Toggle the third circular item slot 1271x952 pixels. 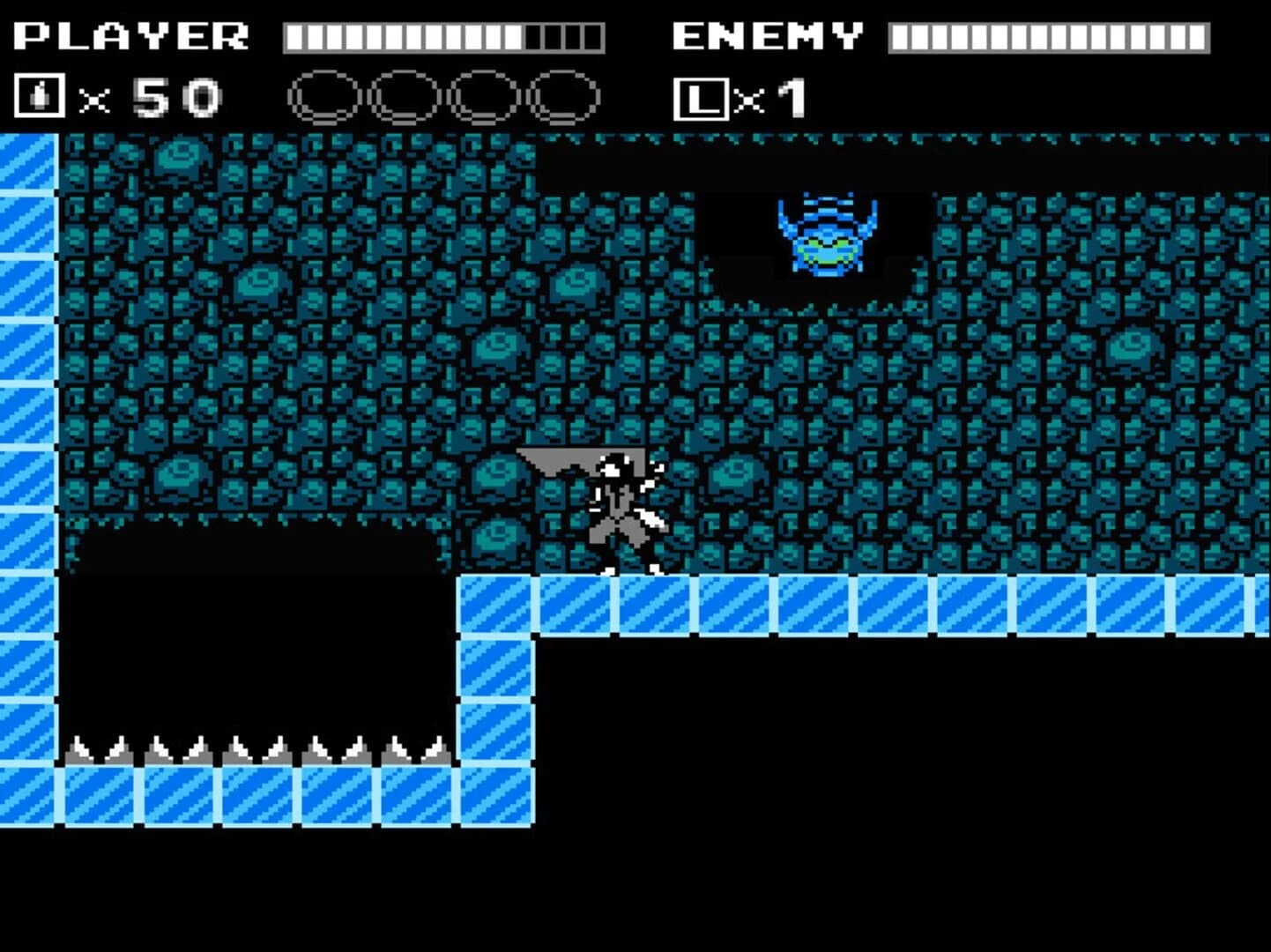coord(483,97)
